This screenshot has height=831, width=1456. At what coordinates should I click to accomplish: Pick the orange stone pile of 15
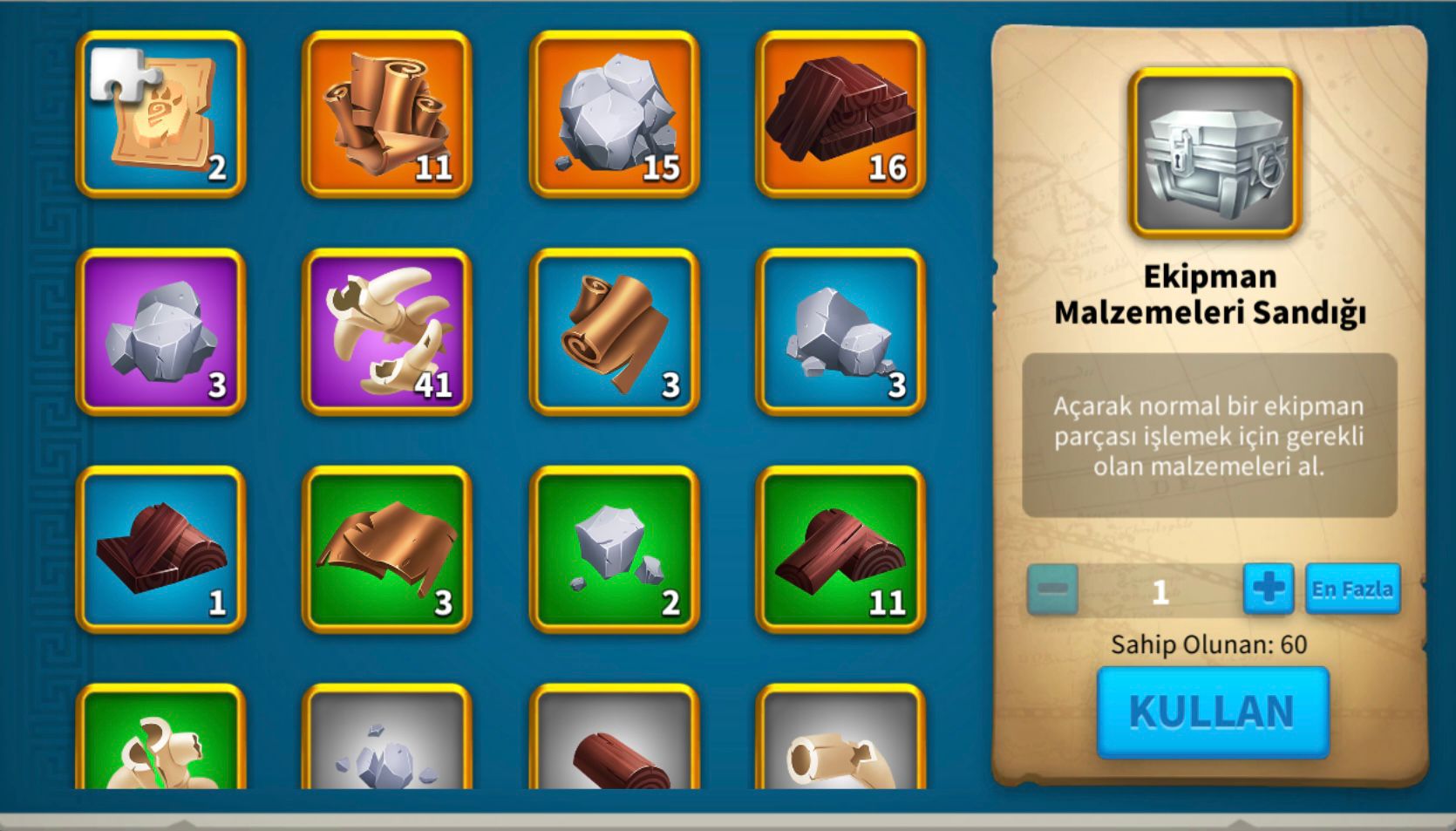coord(614,114)
